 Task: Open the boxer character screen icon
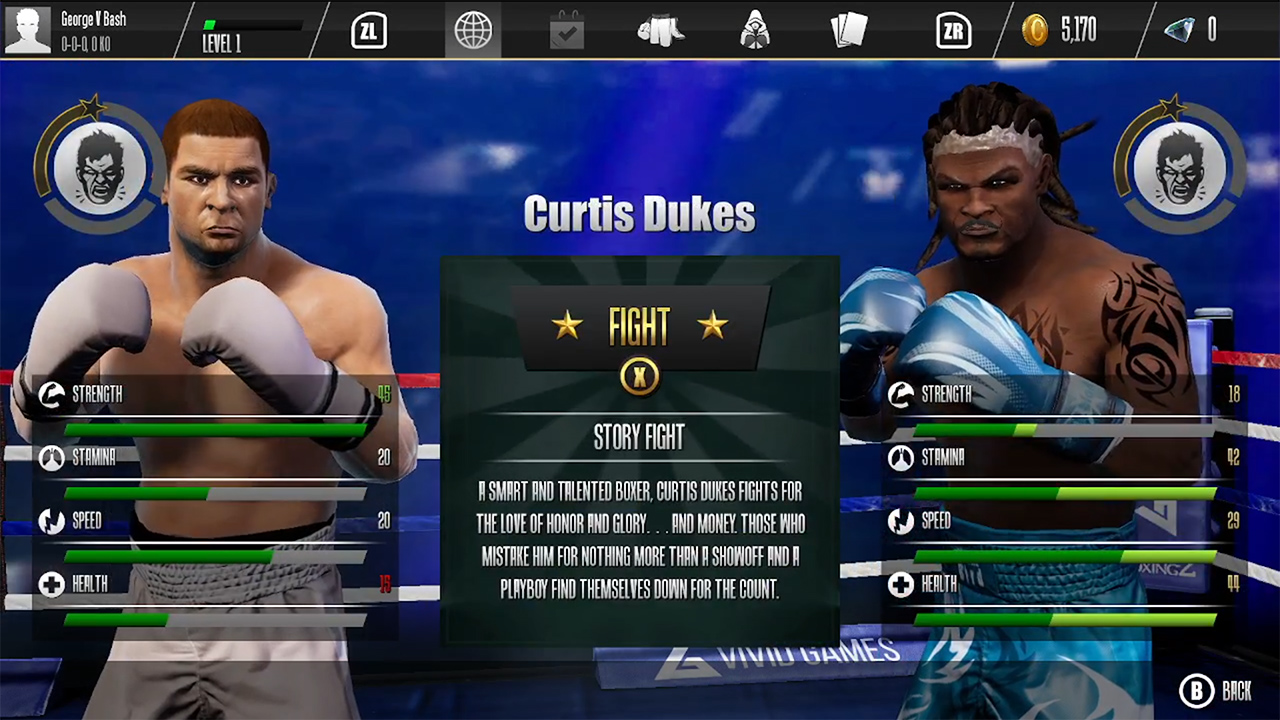click(x=755, y=30)
